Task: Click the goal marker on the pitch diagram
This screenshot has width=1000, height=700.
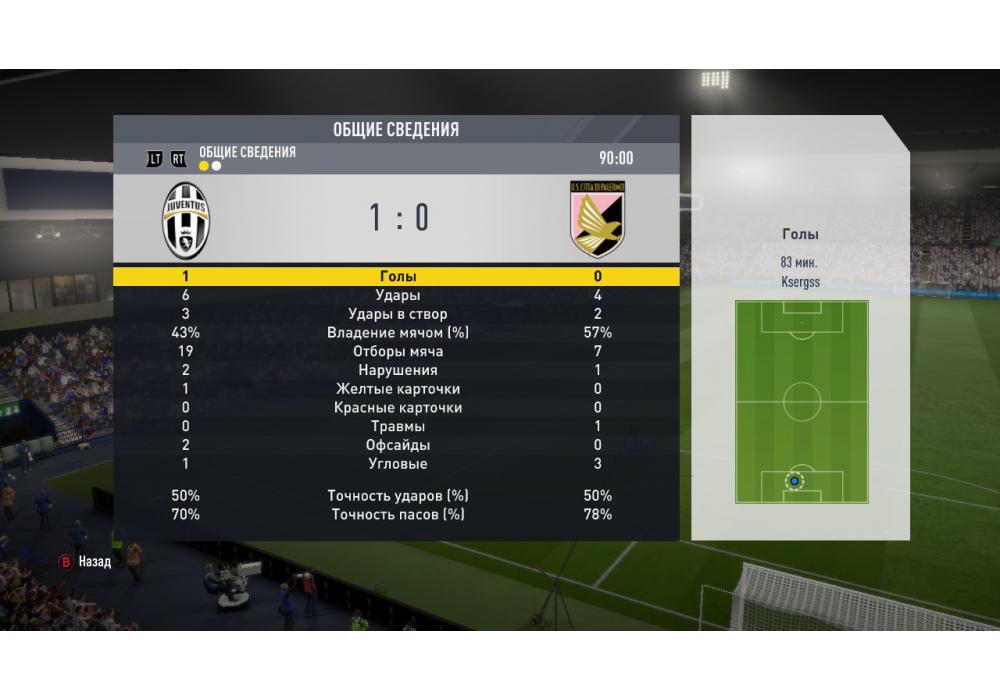Action: (794, 481)
